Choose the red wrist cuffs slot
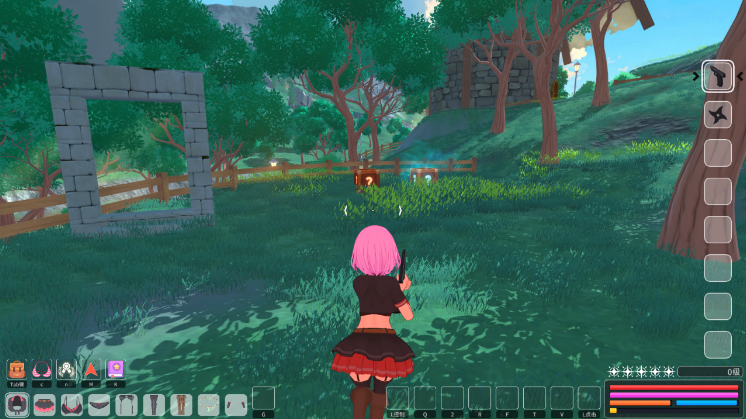Viewport: 746px width, 419px height. pyautogui.click(x=236, y=405)
